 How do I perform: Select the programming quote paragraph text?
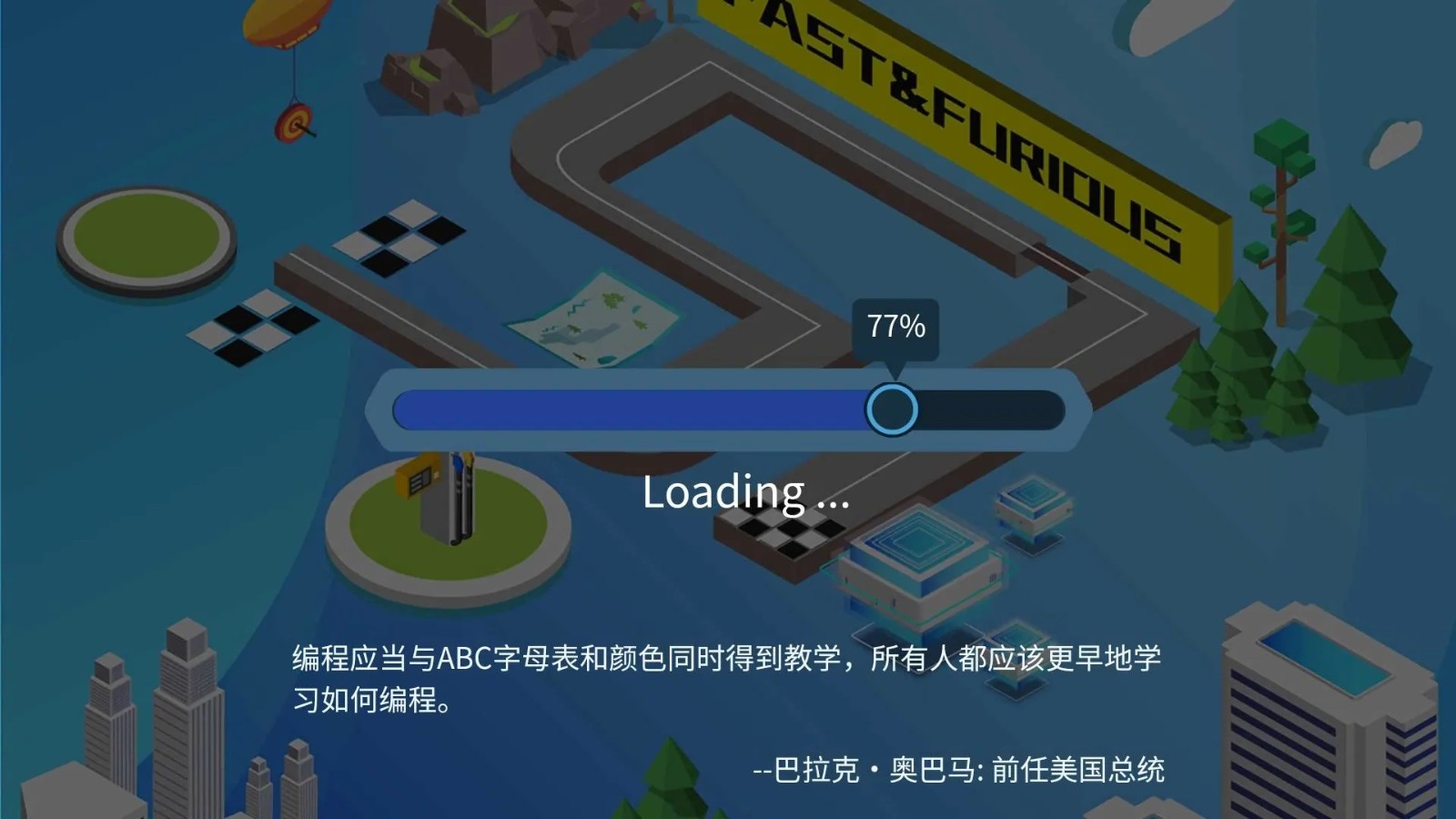tap(728, 678)
